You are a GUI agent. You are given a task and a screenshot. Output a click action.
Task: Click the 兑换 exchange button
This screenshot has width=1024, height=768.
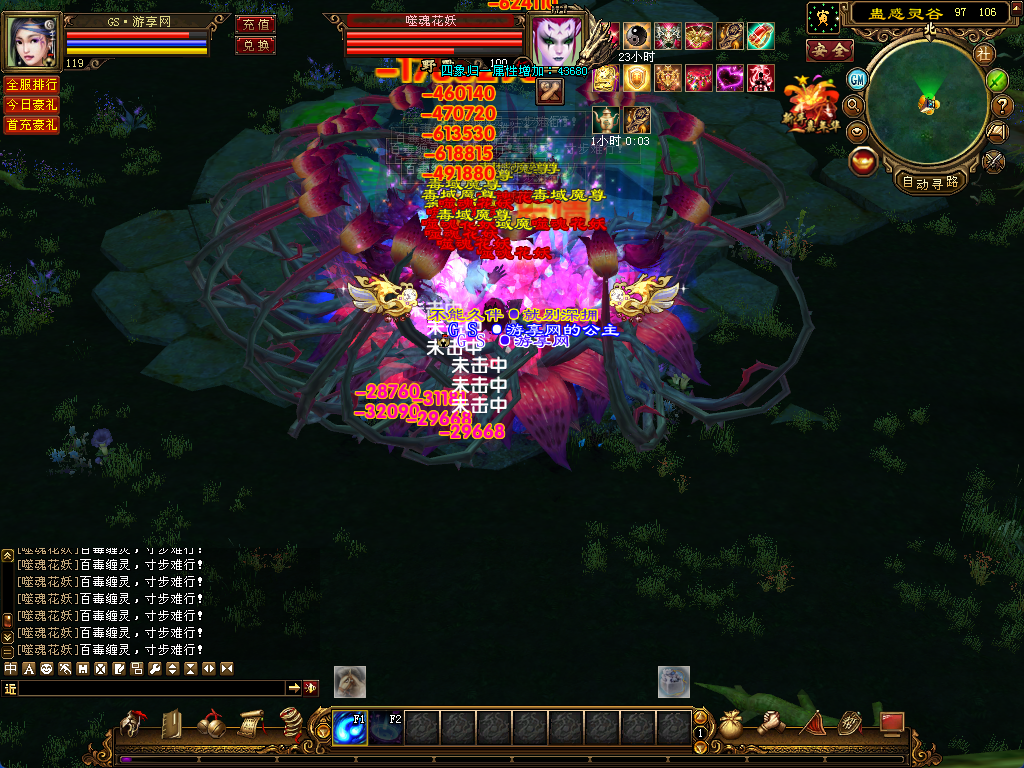point(255,45)
